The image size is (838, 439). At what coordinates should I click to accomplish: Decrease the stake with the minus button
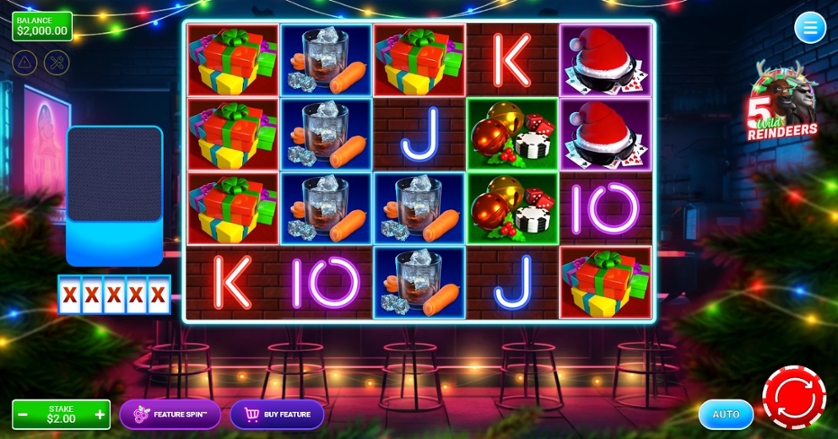23,414
